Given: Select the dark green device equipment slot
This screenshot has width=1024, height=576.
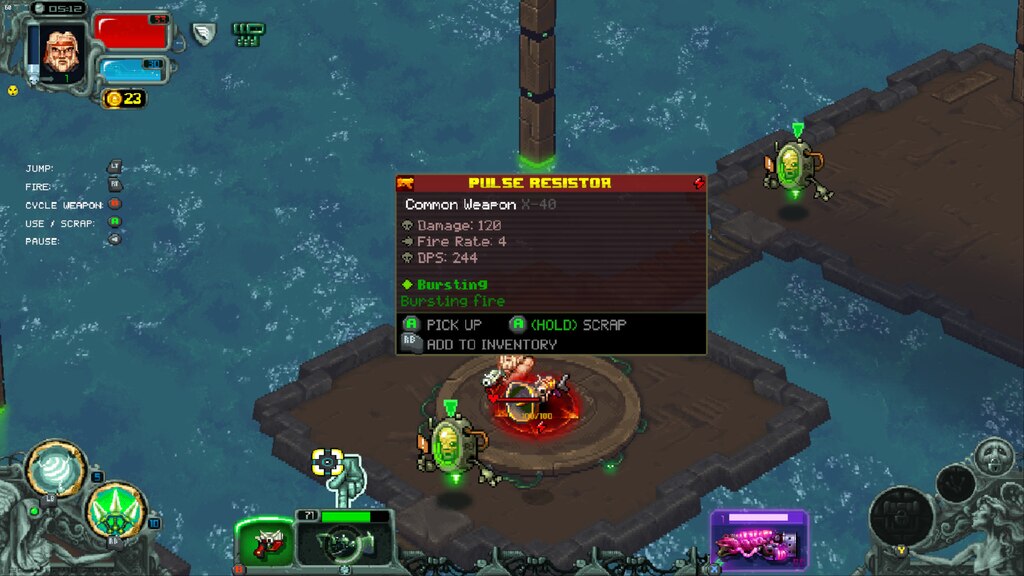Looking at the screenshot, I should click(x=343, y=545).
